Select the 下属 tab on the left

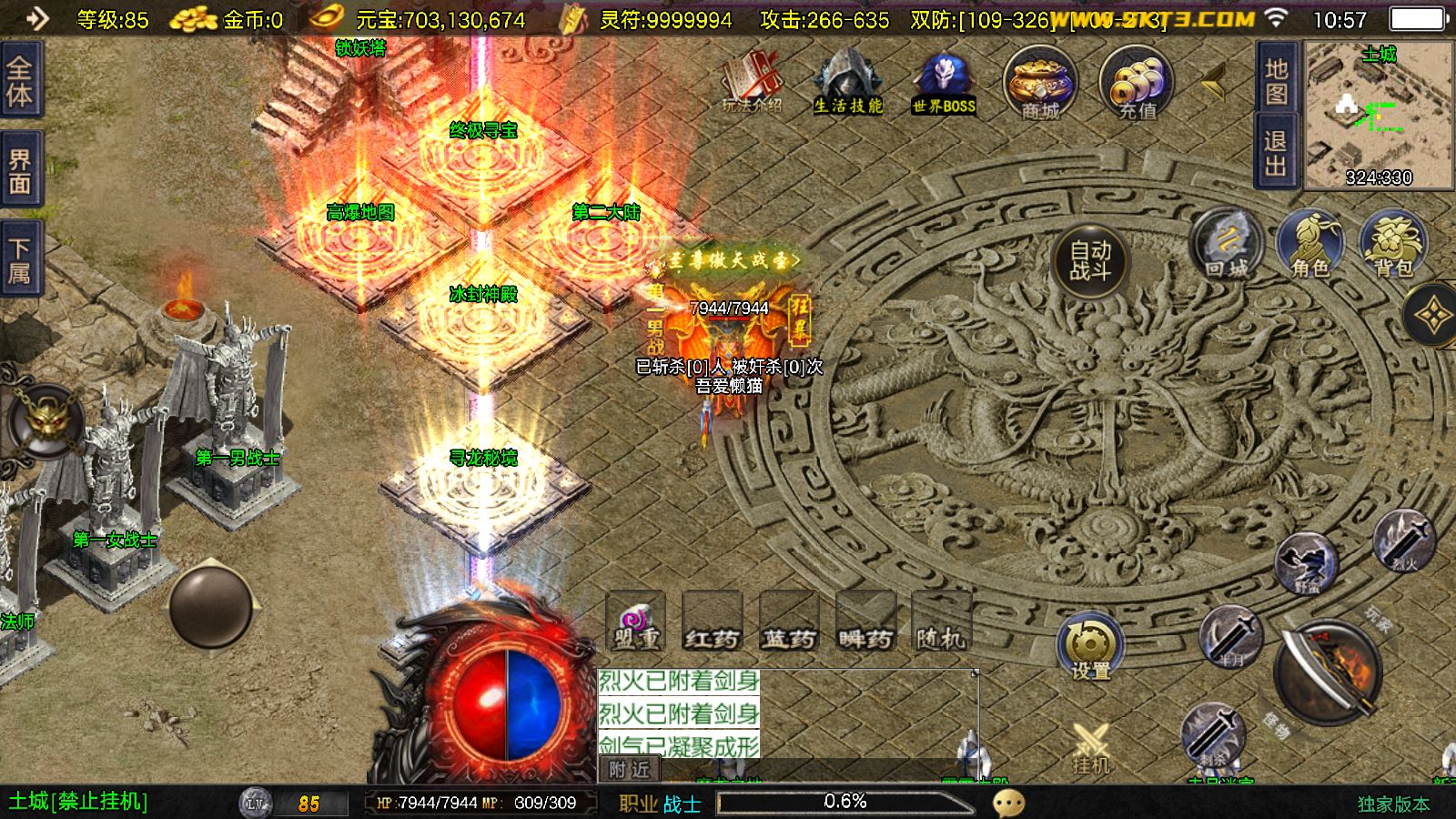tap(20, 262)
